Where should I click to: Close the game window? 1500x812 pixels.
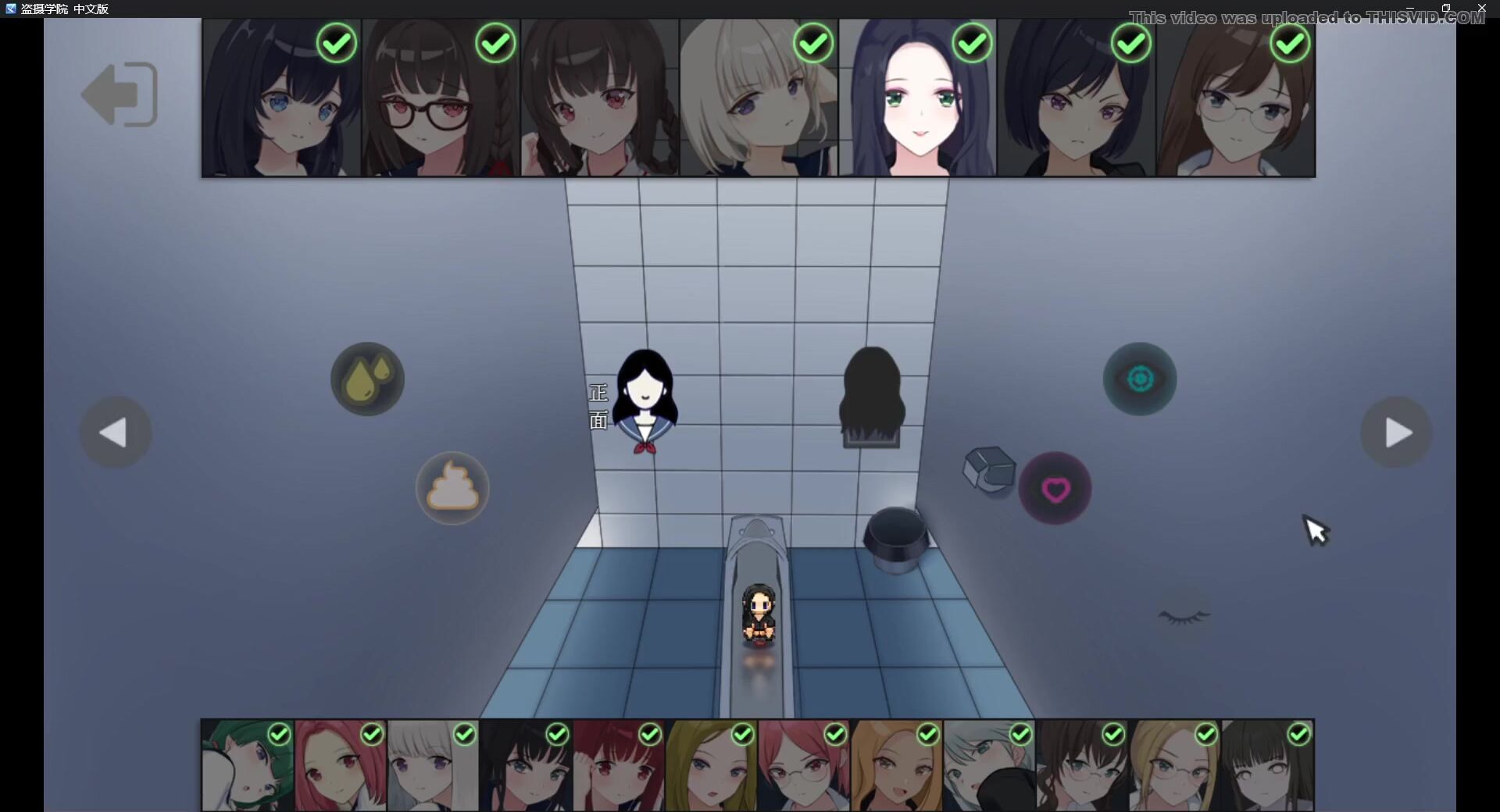pos(1481,8)
